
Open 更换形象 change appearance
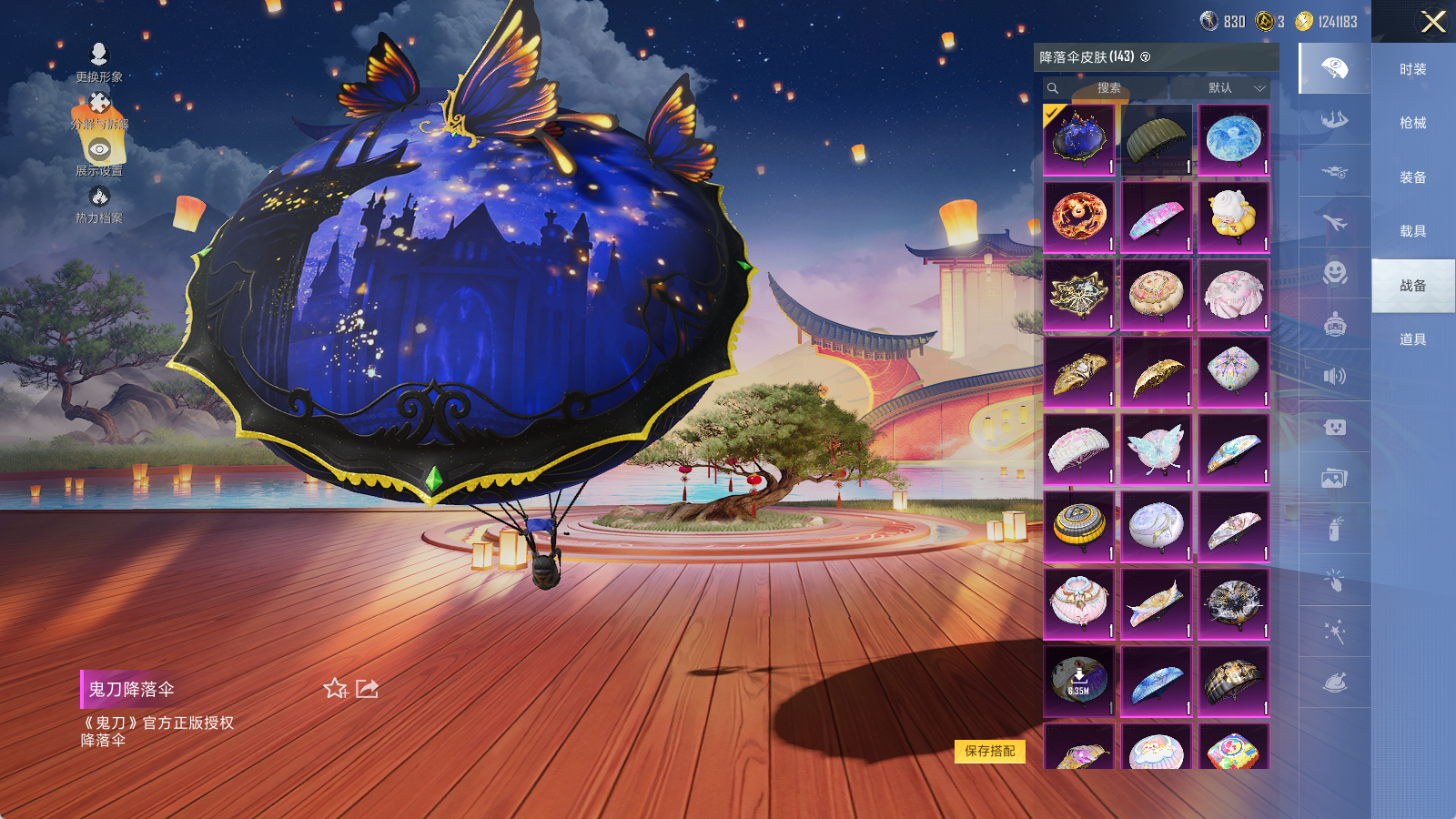point(99,62)
